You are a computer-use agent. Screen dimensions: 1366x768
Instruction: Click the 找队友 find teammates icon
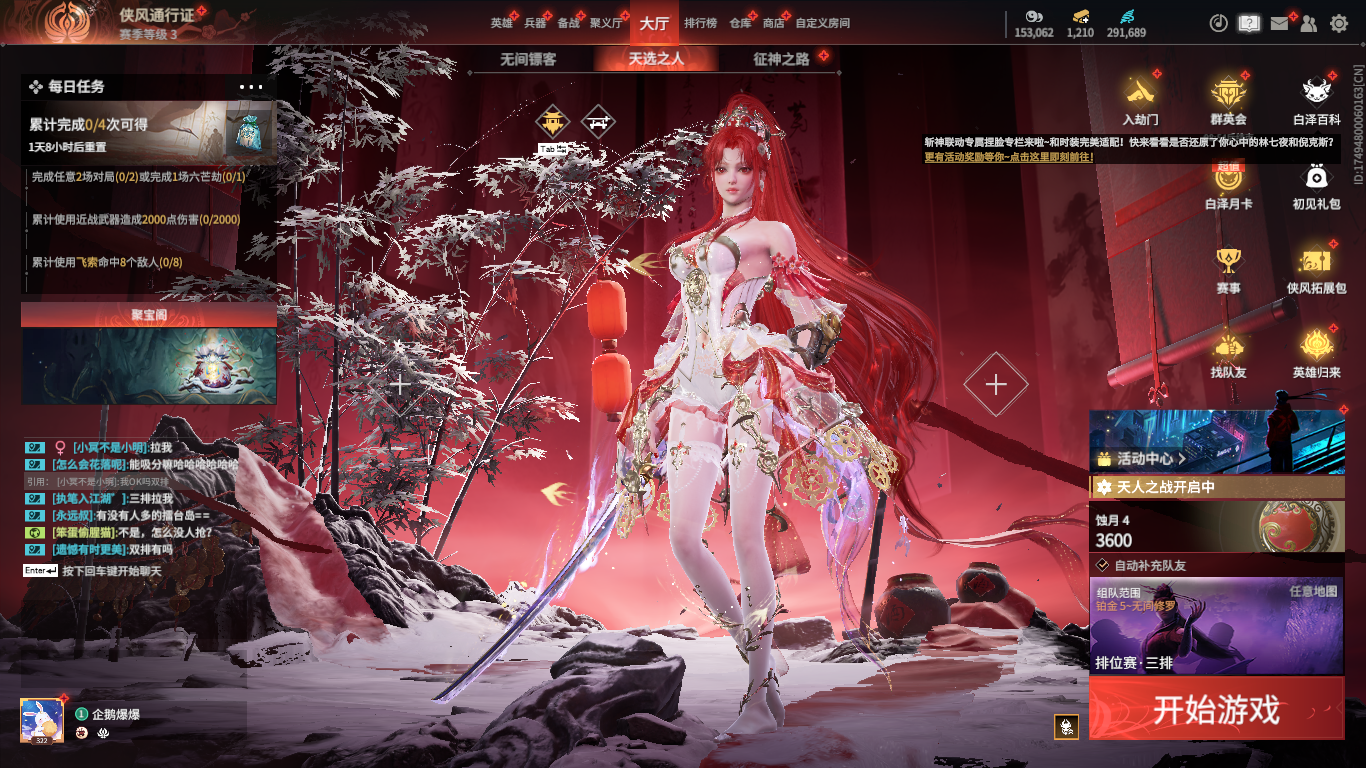tap(1228, 353)
